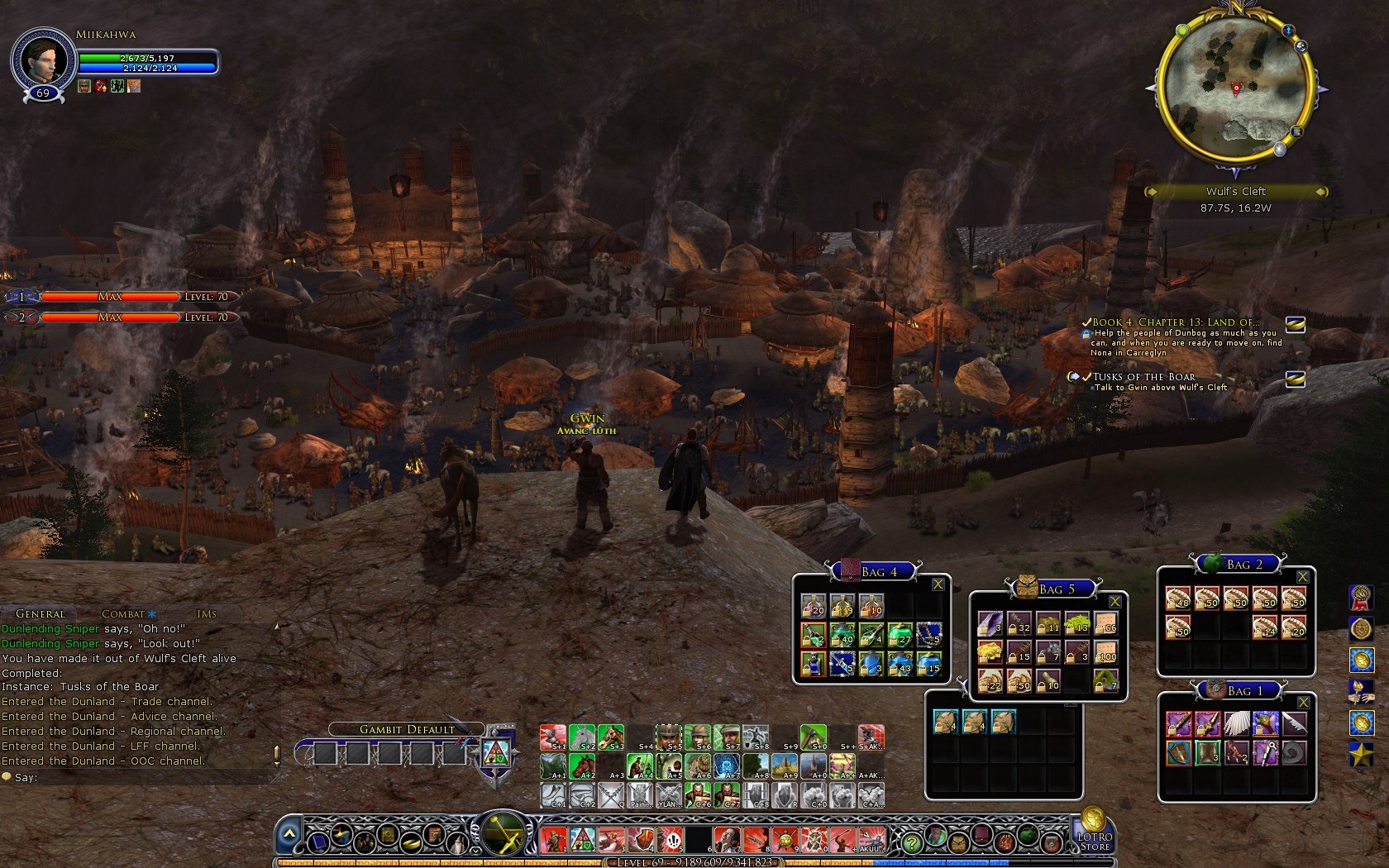1389x868 pixels.
Task: Activate the white horse mount skill
Action: click(x=581, y=737)
